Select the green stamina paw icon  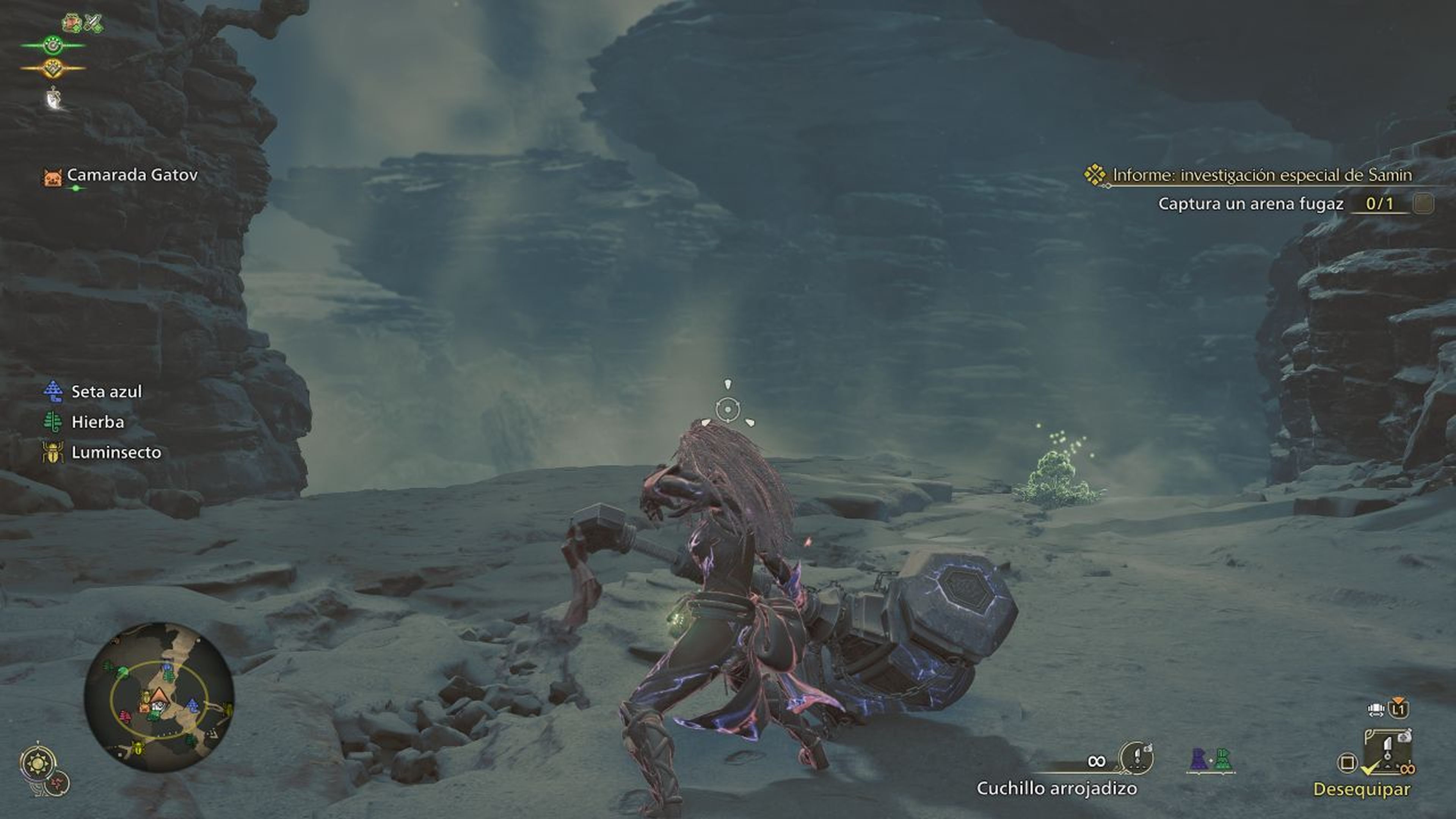pos(52,45)
